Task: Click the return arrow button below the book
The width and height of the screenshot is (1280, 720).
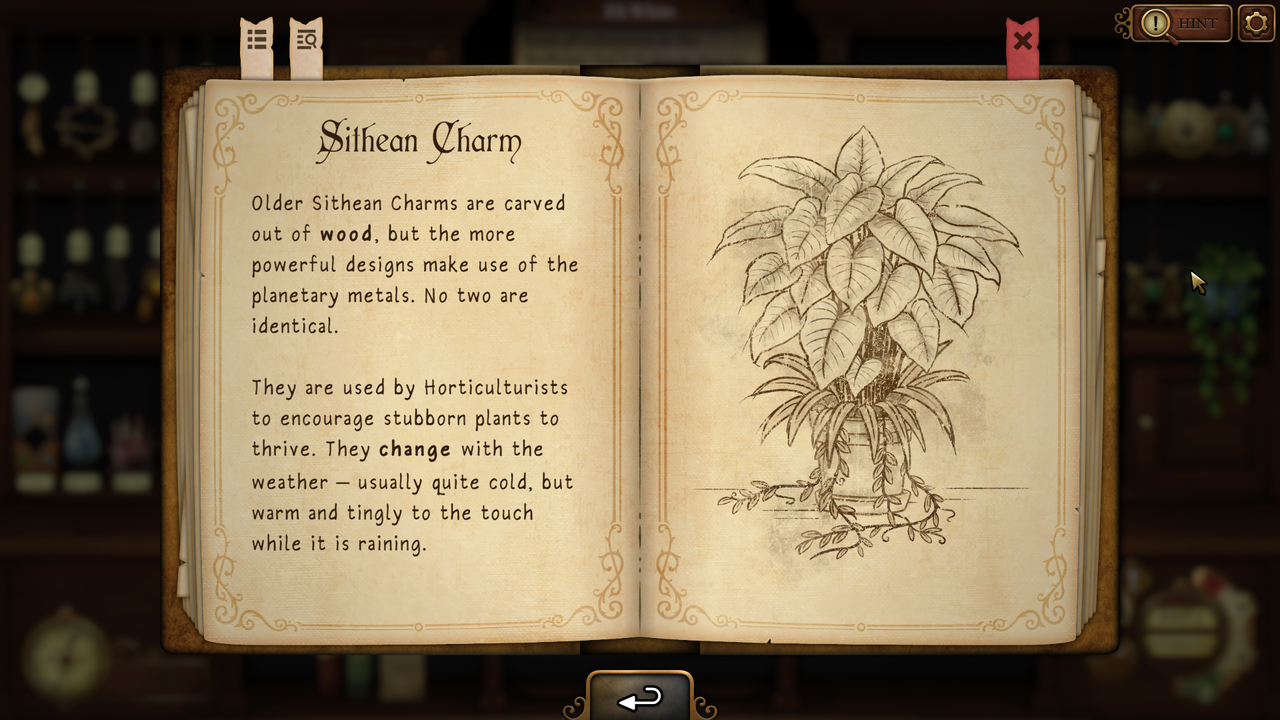Action: coord(640,697)
